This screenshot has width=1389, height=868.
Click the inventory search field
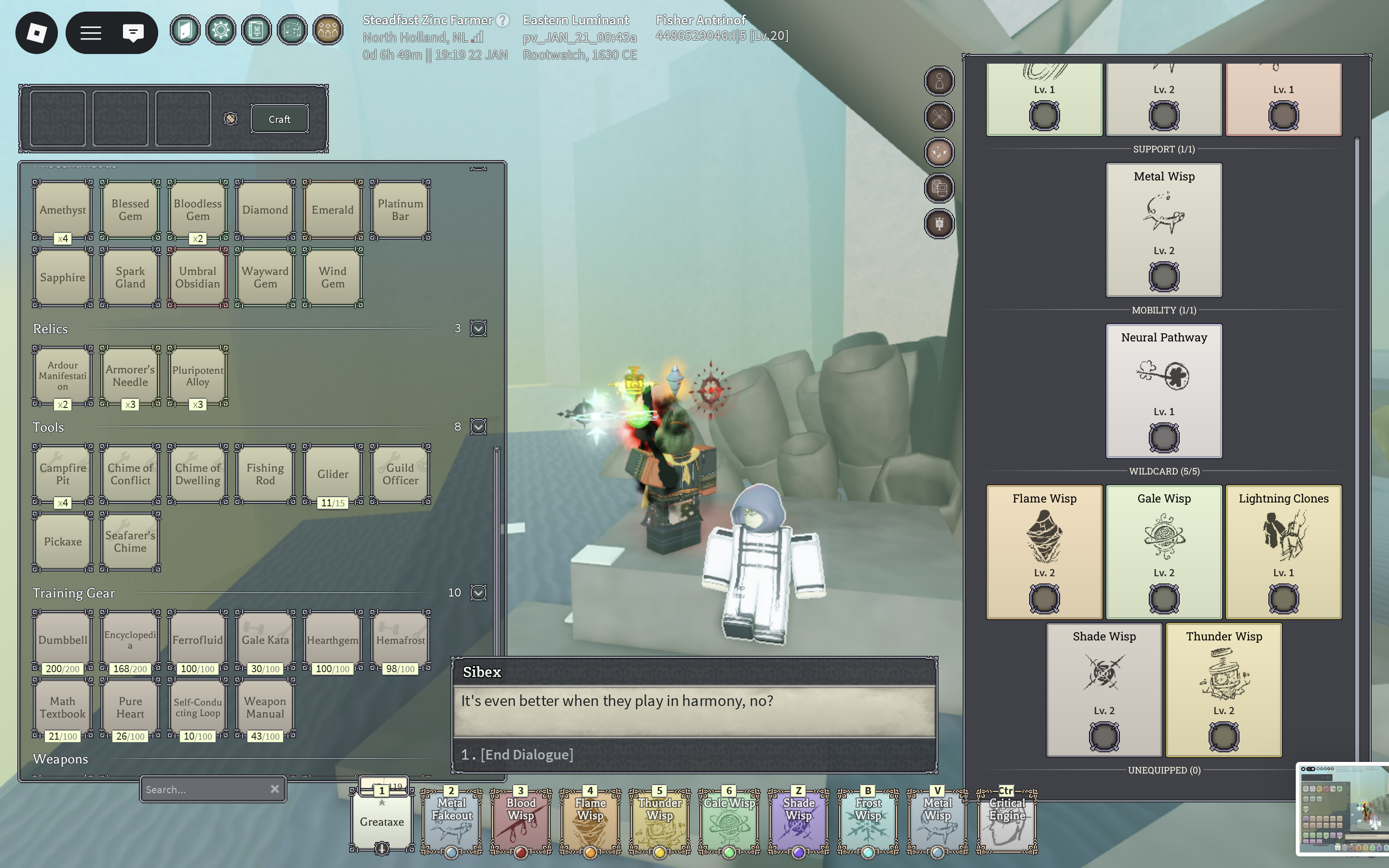coord(204,789)
